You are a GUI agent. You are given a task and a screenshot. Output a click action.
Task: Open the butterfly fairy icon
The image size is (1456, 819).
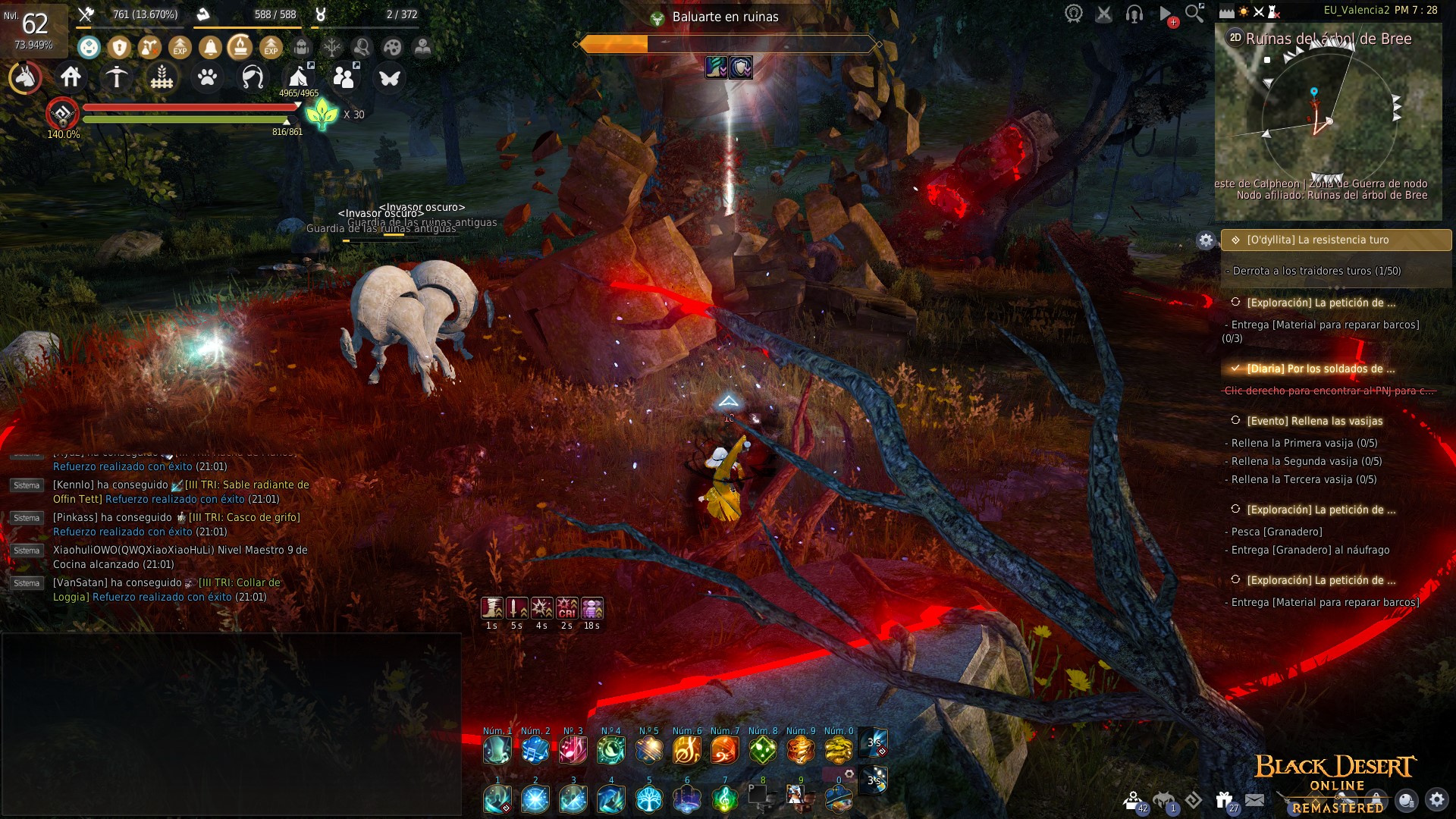pos(391,76)
